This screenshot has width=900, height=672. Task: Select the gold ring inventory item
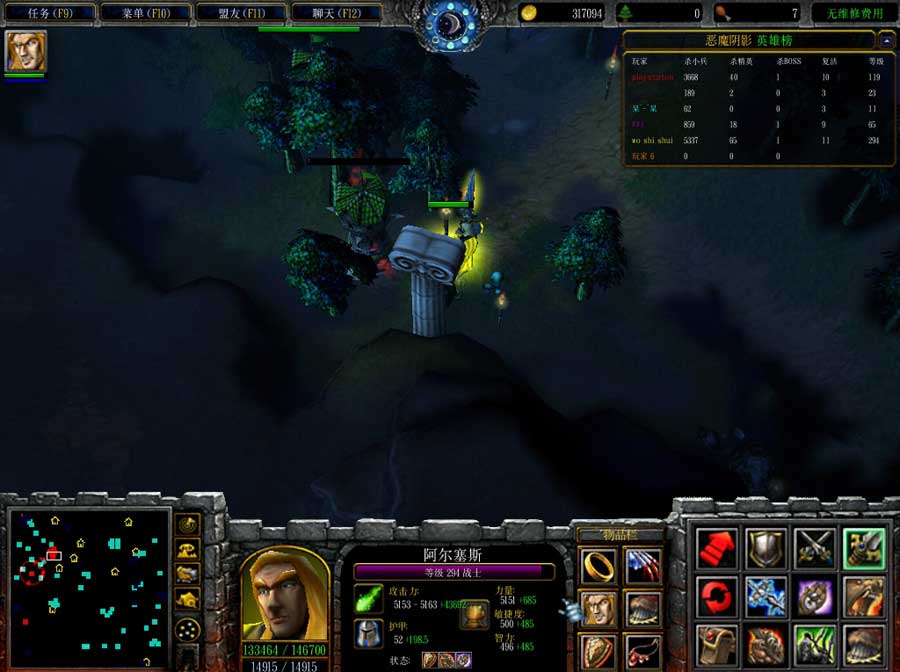click(x=599, y=566)
